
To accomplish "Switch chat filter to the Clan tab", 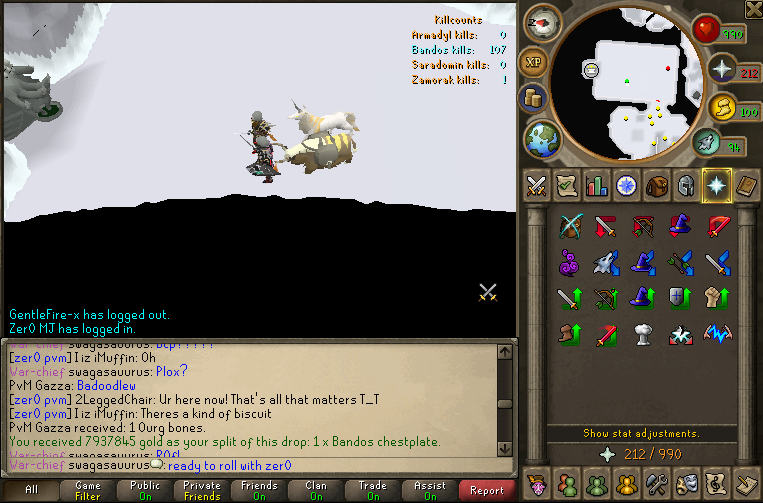I will pos(316,490).
